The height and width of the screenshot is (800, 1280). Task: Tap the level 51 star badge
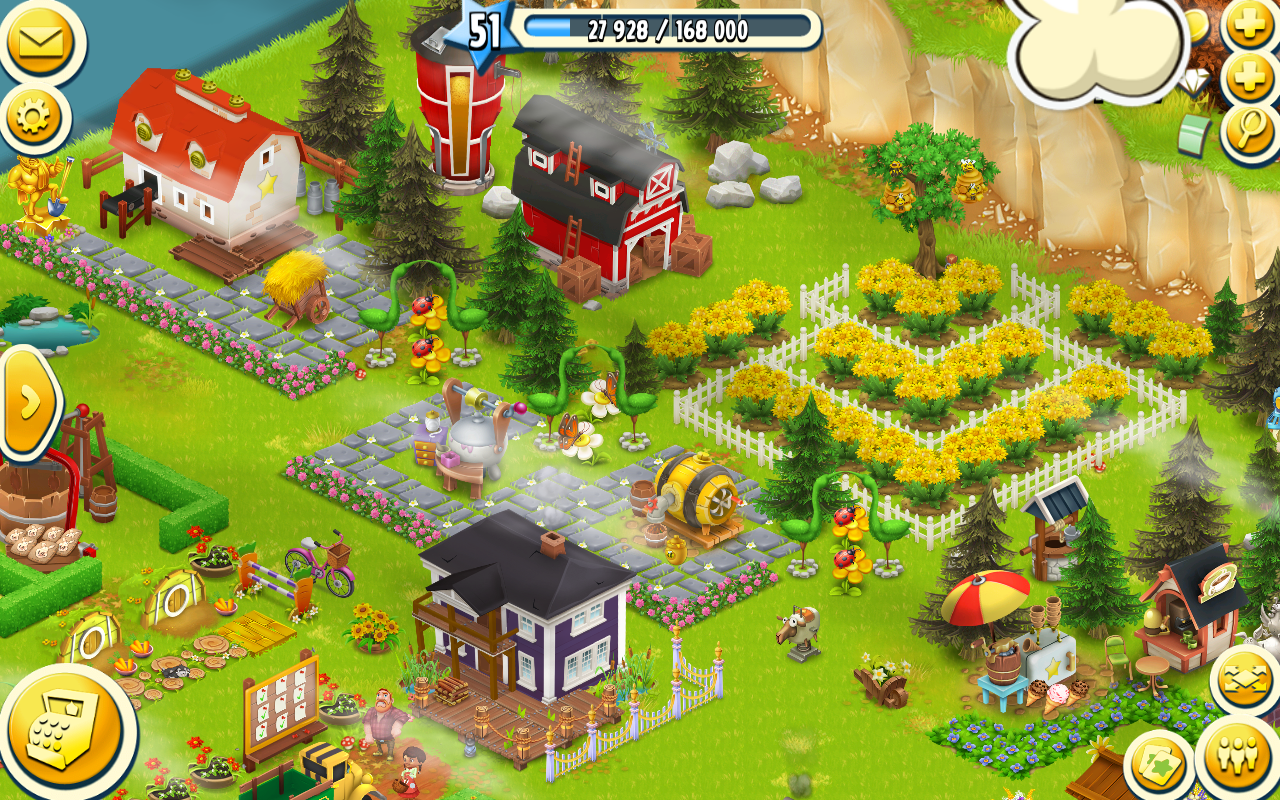click(483, 30)
